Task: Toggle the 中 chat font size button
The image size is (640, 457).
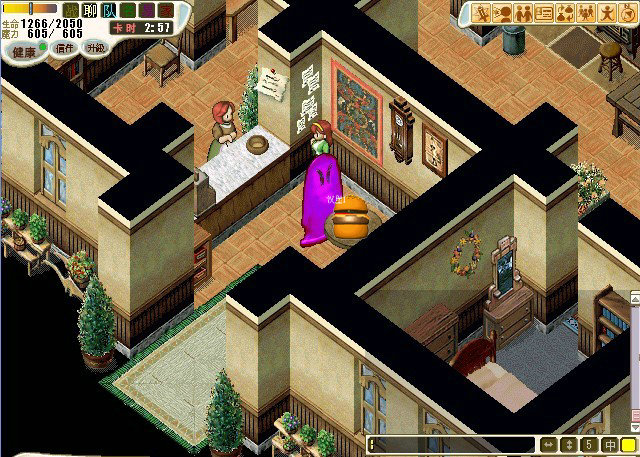Action: click(x=610, y=445)
